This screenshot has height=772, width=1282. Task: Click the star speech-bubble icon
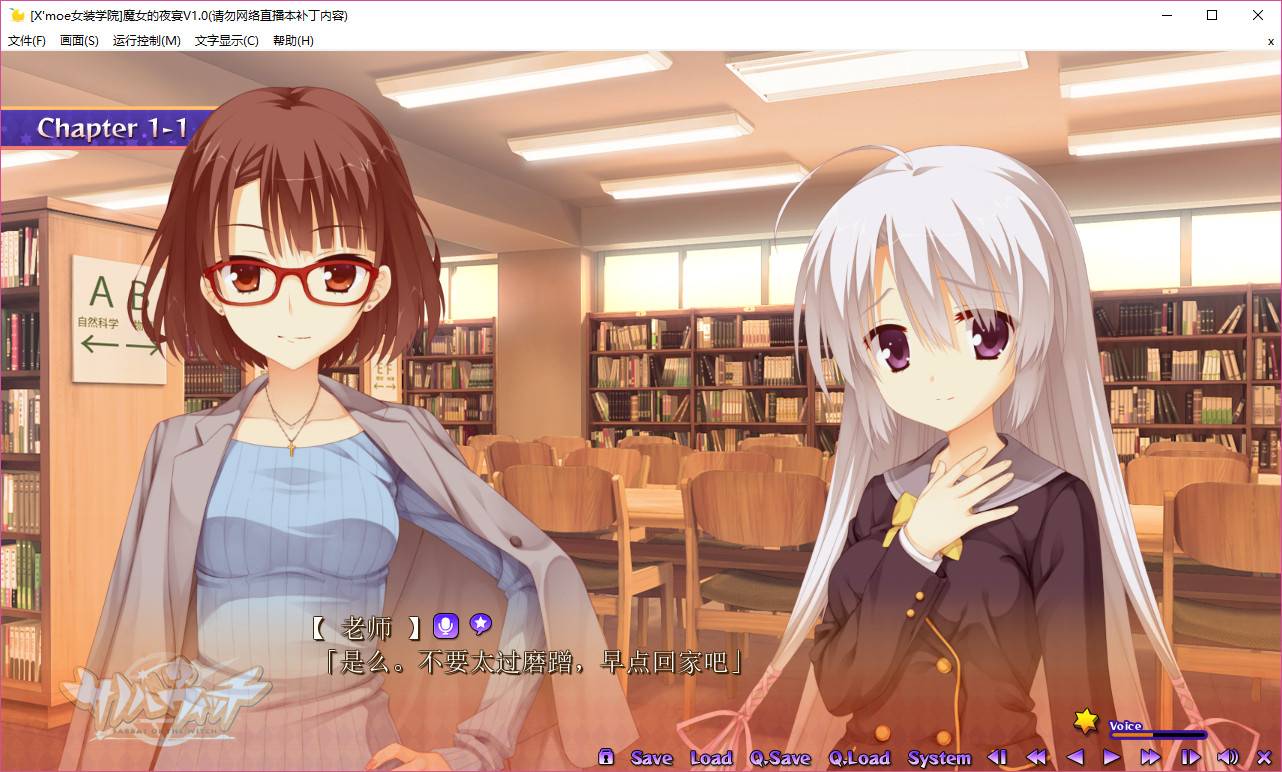480,625
